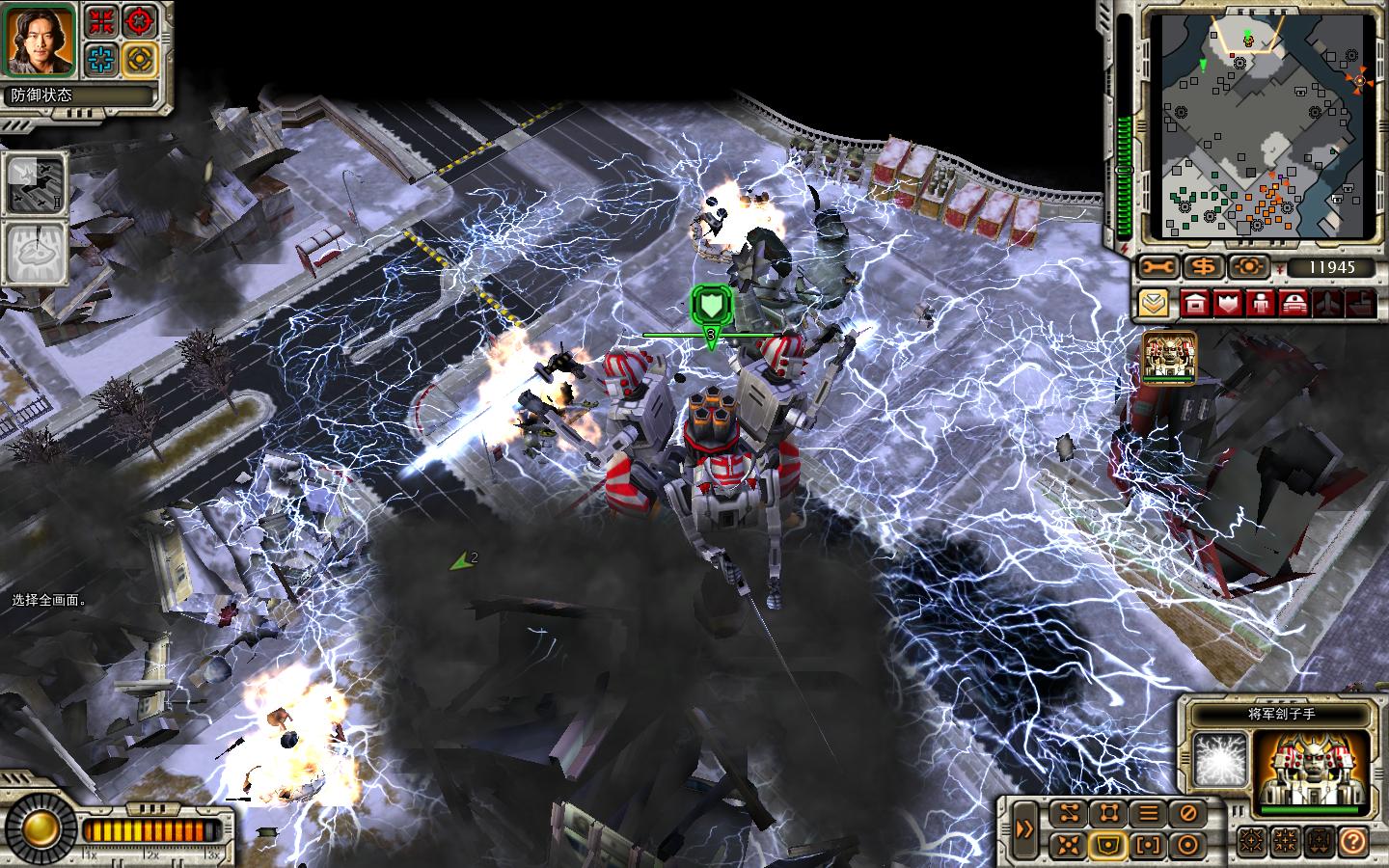Choose the red crosshair target order
Screen dimensions: 1389x868
(x=140, y=20)
